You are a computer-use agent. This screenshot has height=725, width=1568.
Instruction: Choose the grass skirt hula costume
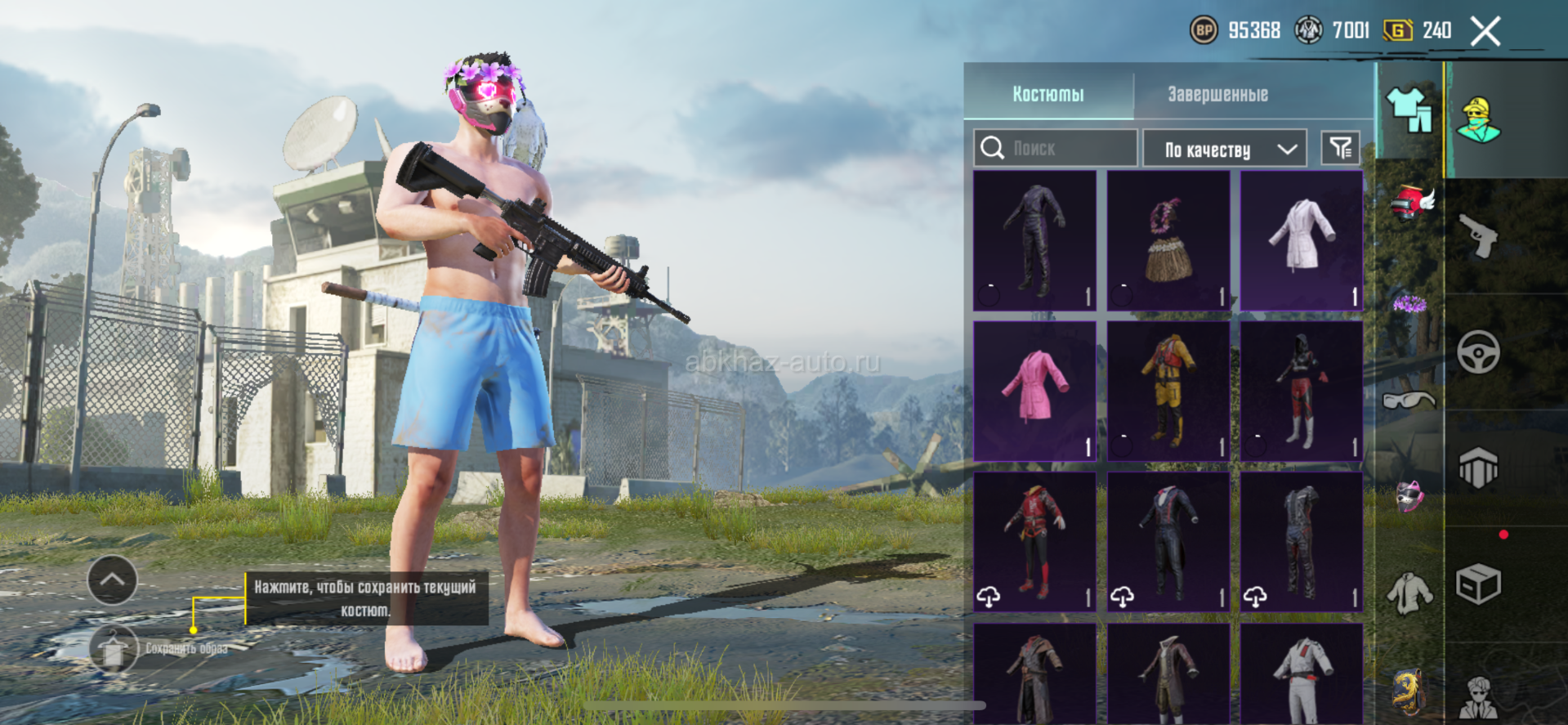pos(1168,240)
